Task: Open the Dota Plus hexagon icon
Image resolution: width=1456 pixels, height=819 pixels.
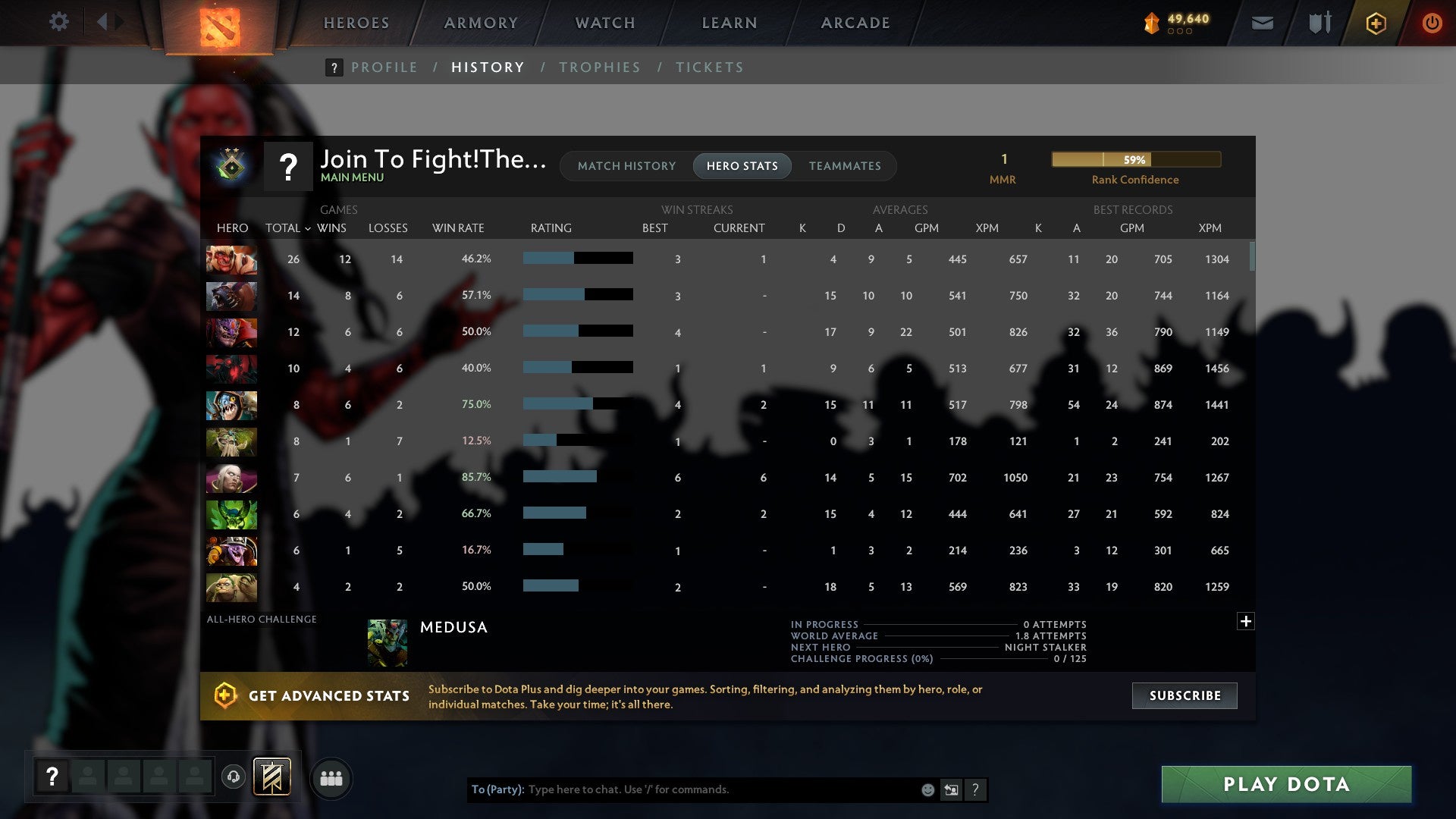Action: coord(1375,23)
